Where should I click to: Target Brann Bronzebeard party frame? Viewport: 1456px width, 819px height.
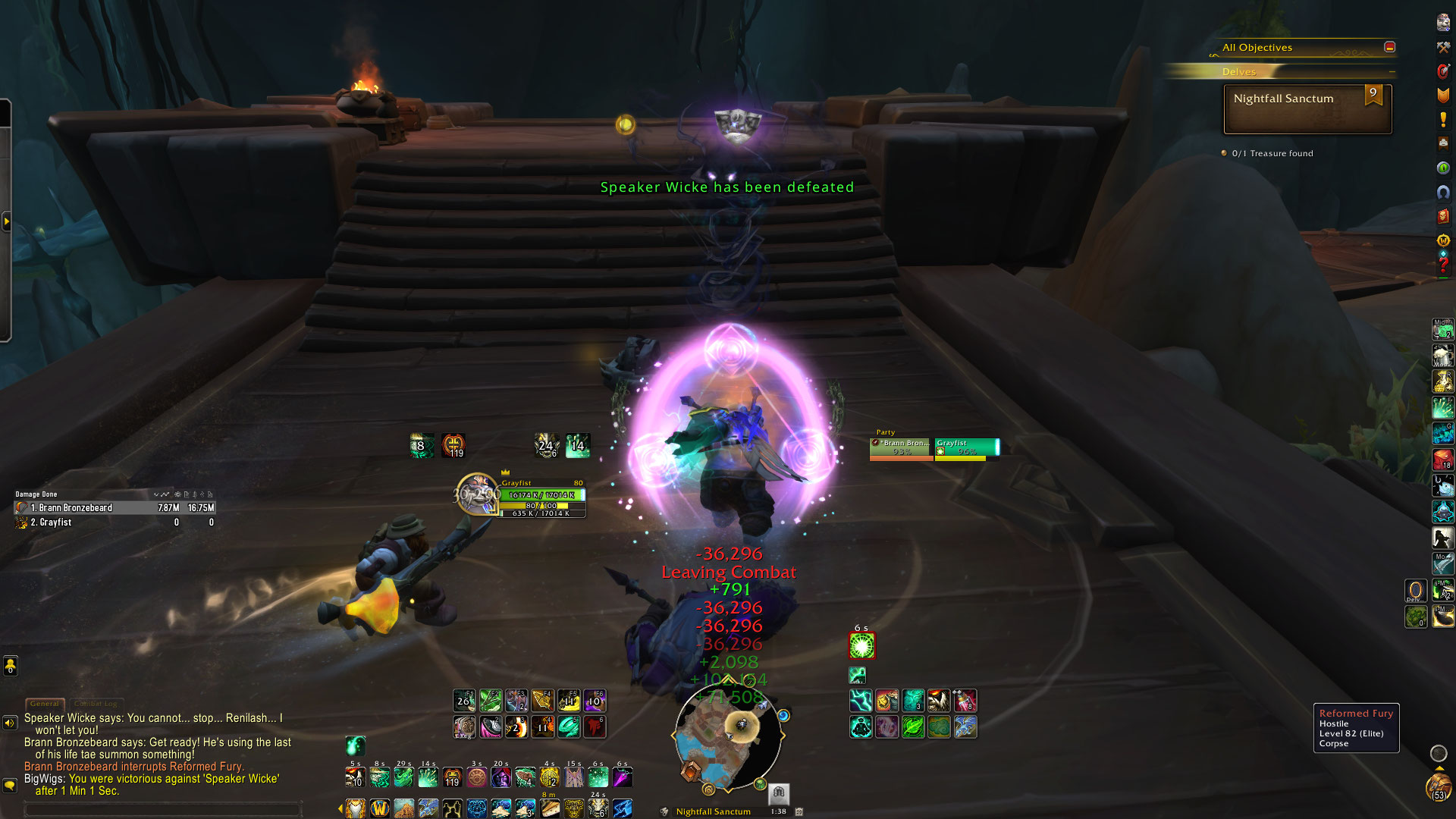(x=901, y=448)
